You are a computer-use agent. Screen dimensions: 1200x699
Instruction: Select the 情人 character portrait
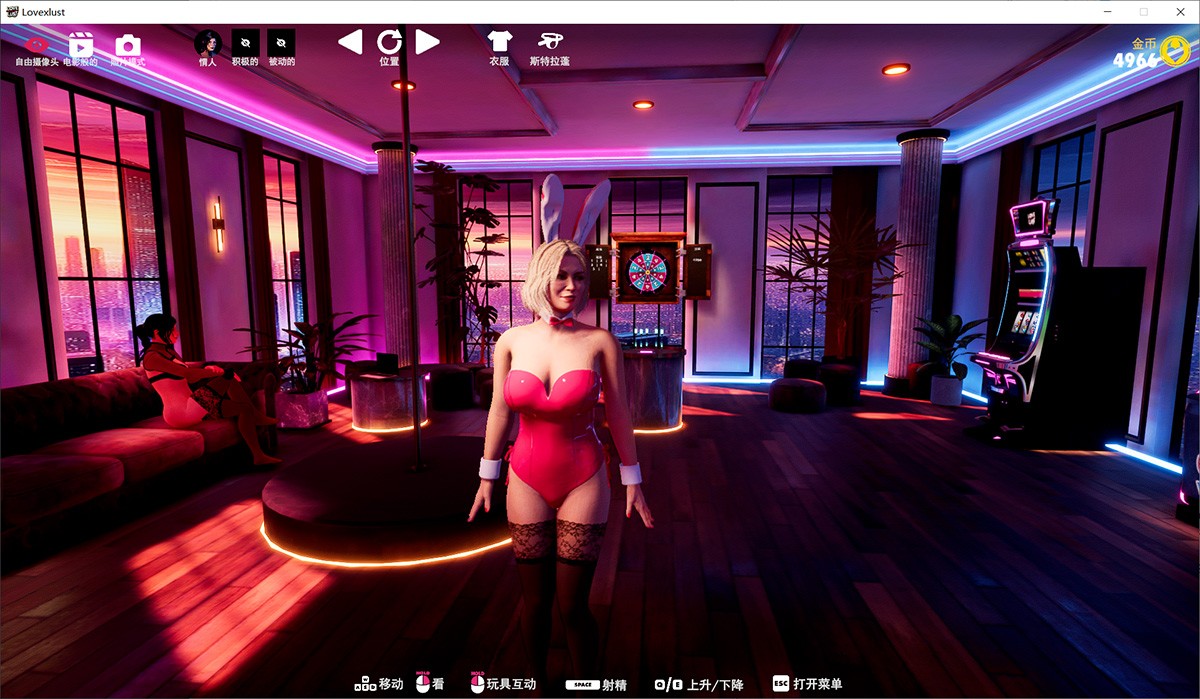[x=207, y=43]
